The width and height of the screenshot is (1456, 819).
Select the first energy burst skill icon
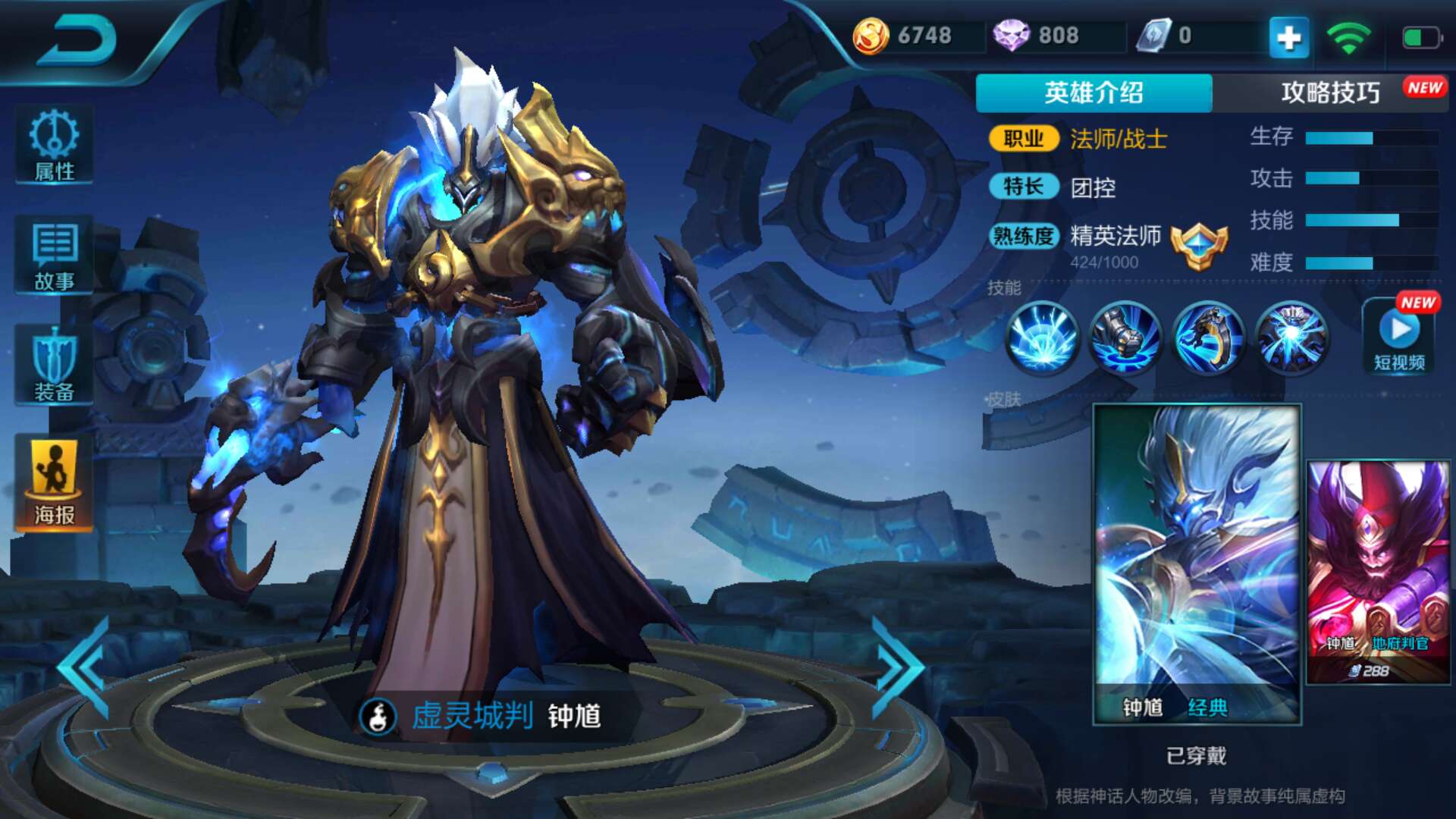point(1042,337)
